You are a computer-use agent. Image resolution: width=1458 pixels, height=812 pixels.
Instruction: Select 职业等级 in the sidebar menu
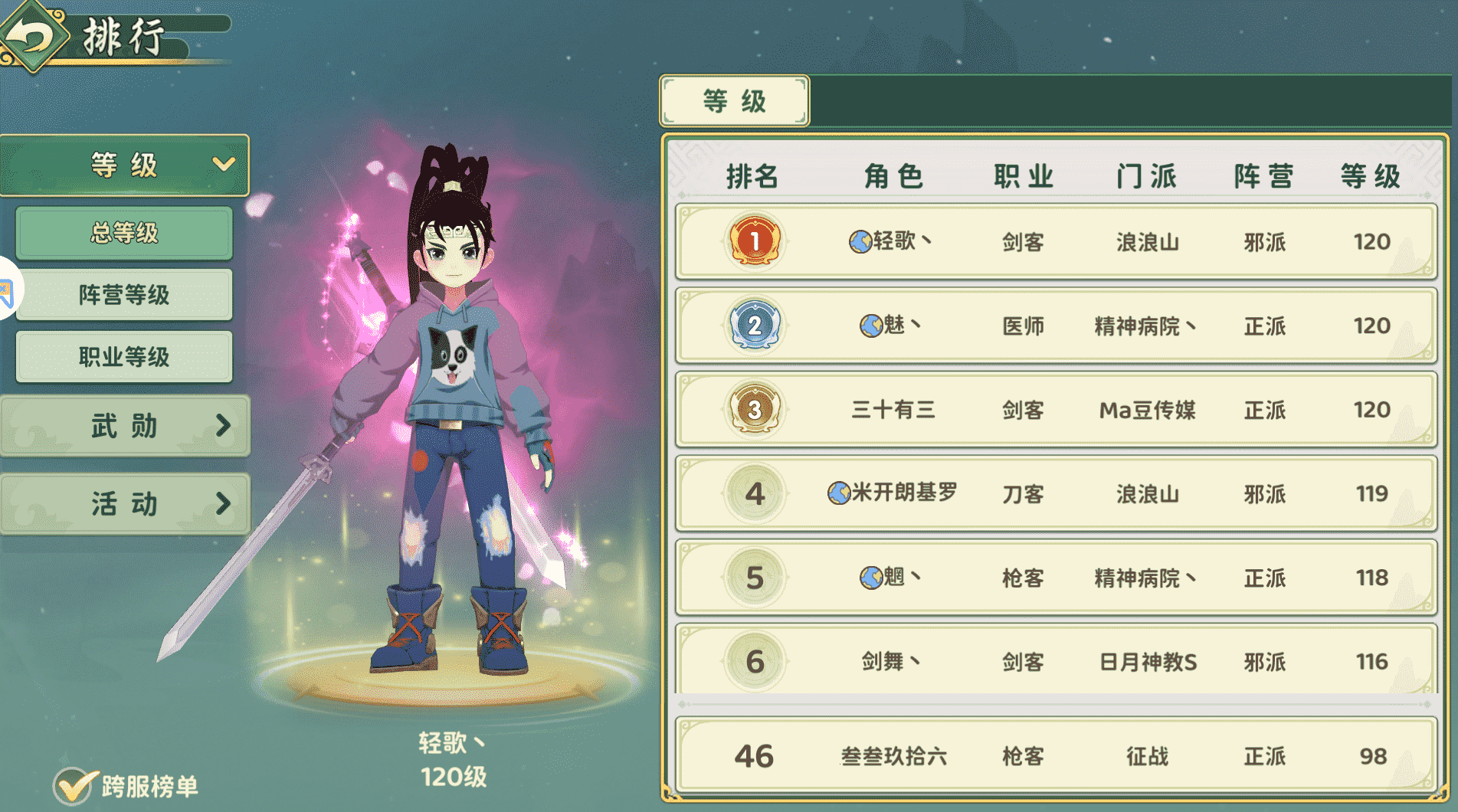coord(123,357)
